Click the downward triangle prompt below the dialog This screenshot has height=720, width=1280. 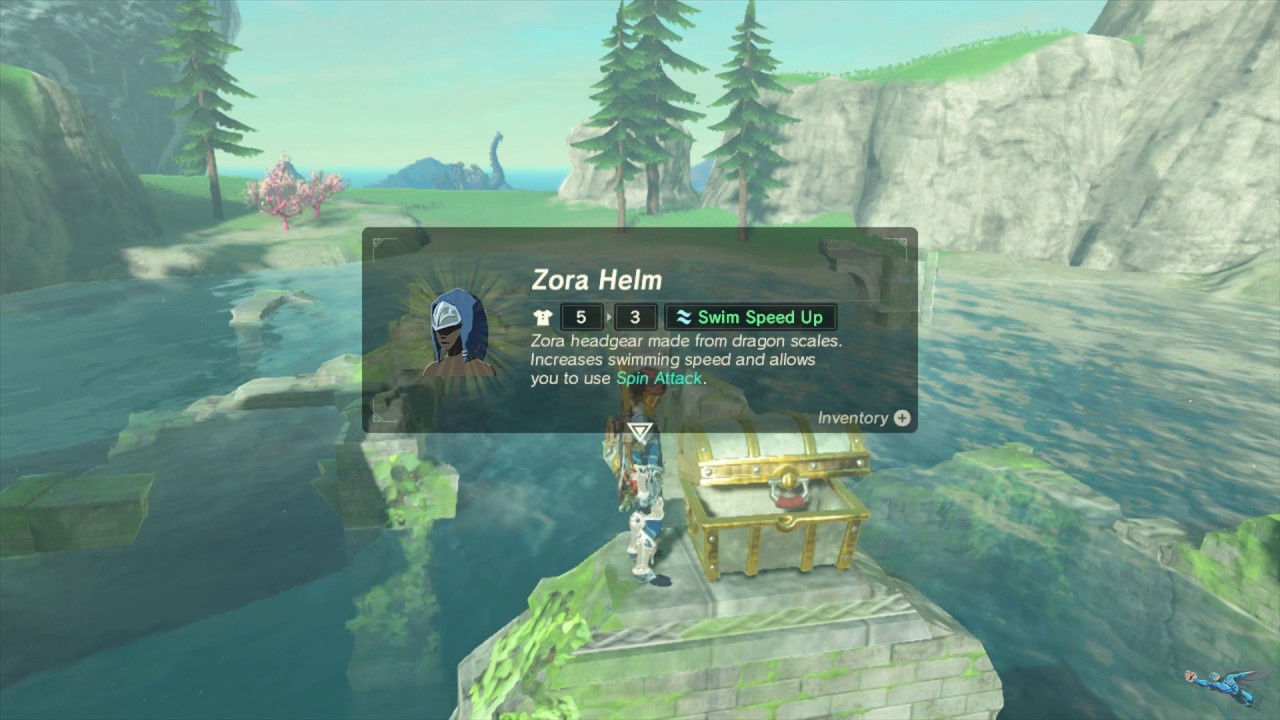pos(642,430)
